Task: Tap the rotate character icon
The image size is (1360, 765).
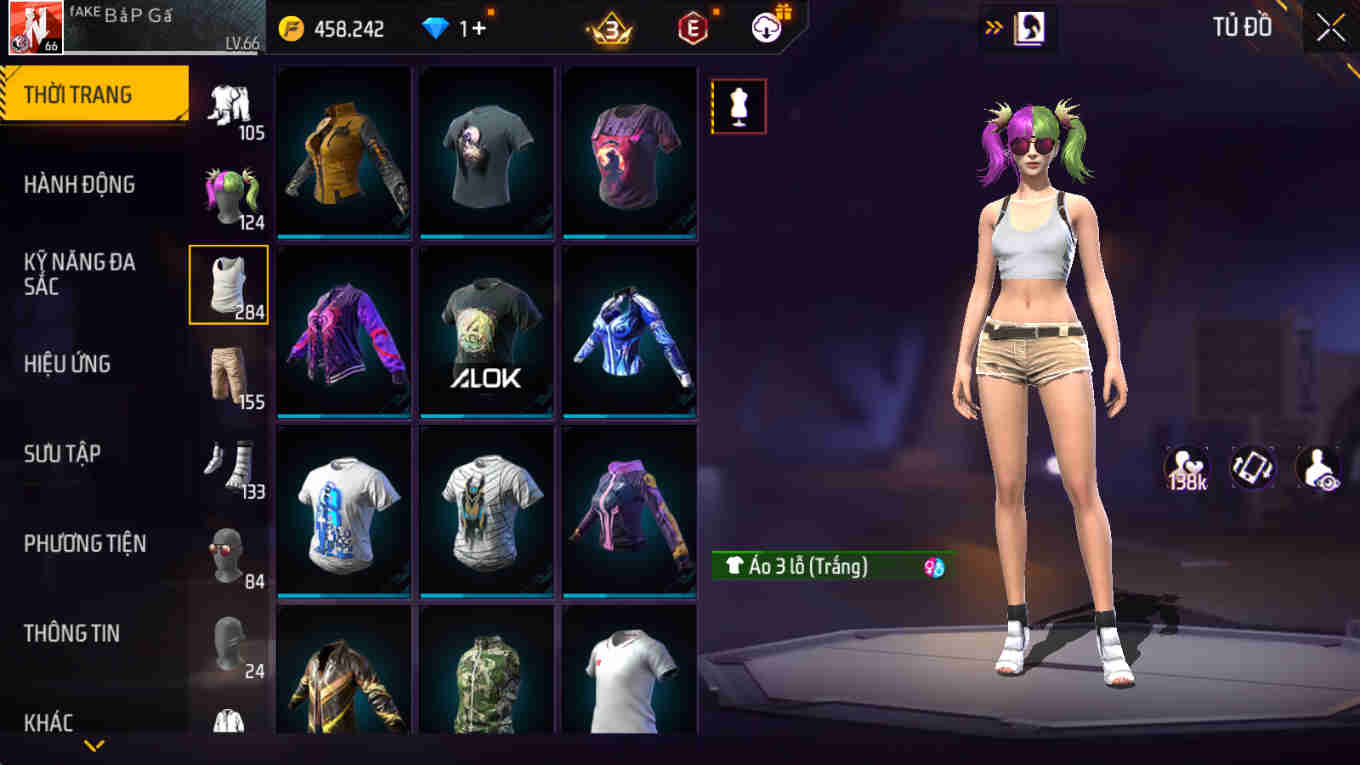Action: pos(1253,467)
